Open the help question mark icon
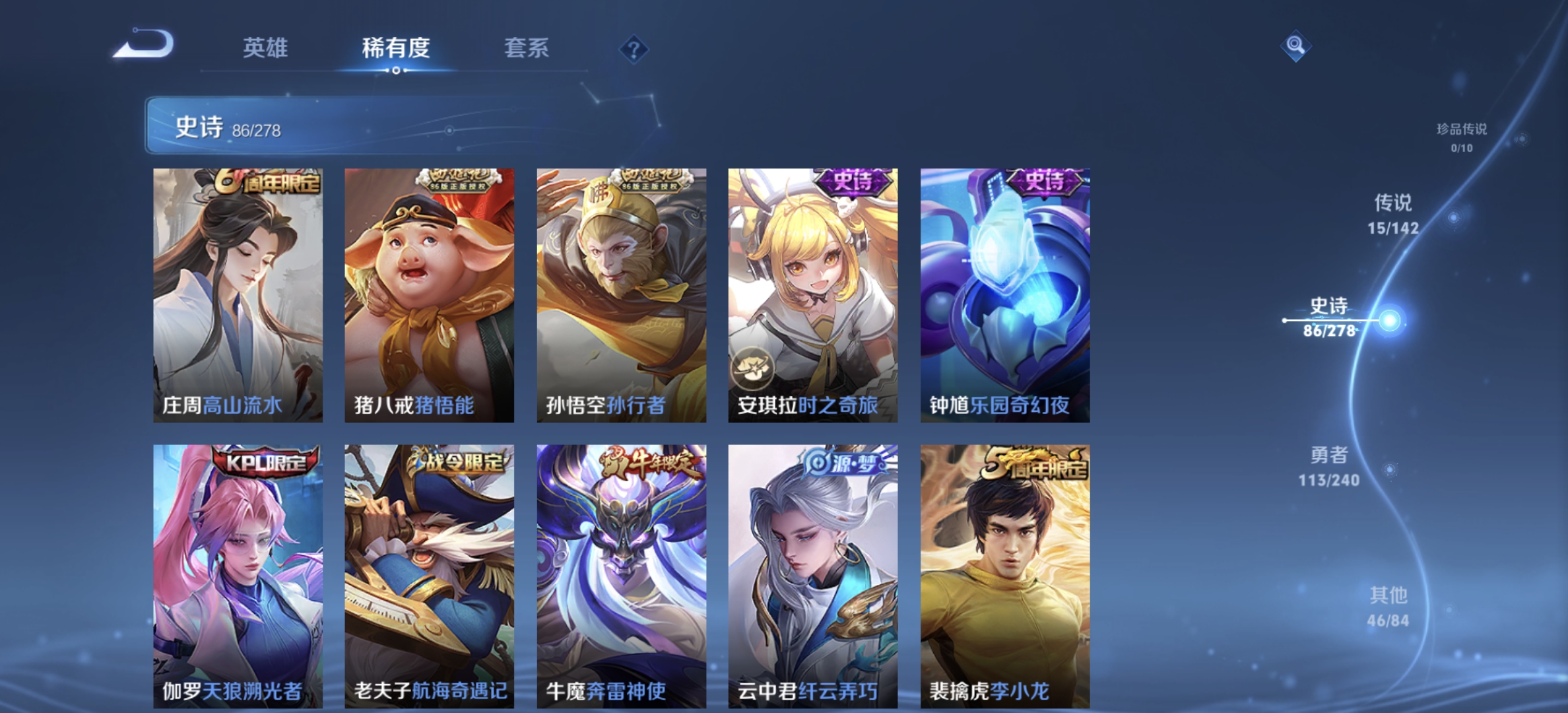The image size is (1568, 713). 633,48
